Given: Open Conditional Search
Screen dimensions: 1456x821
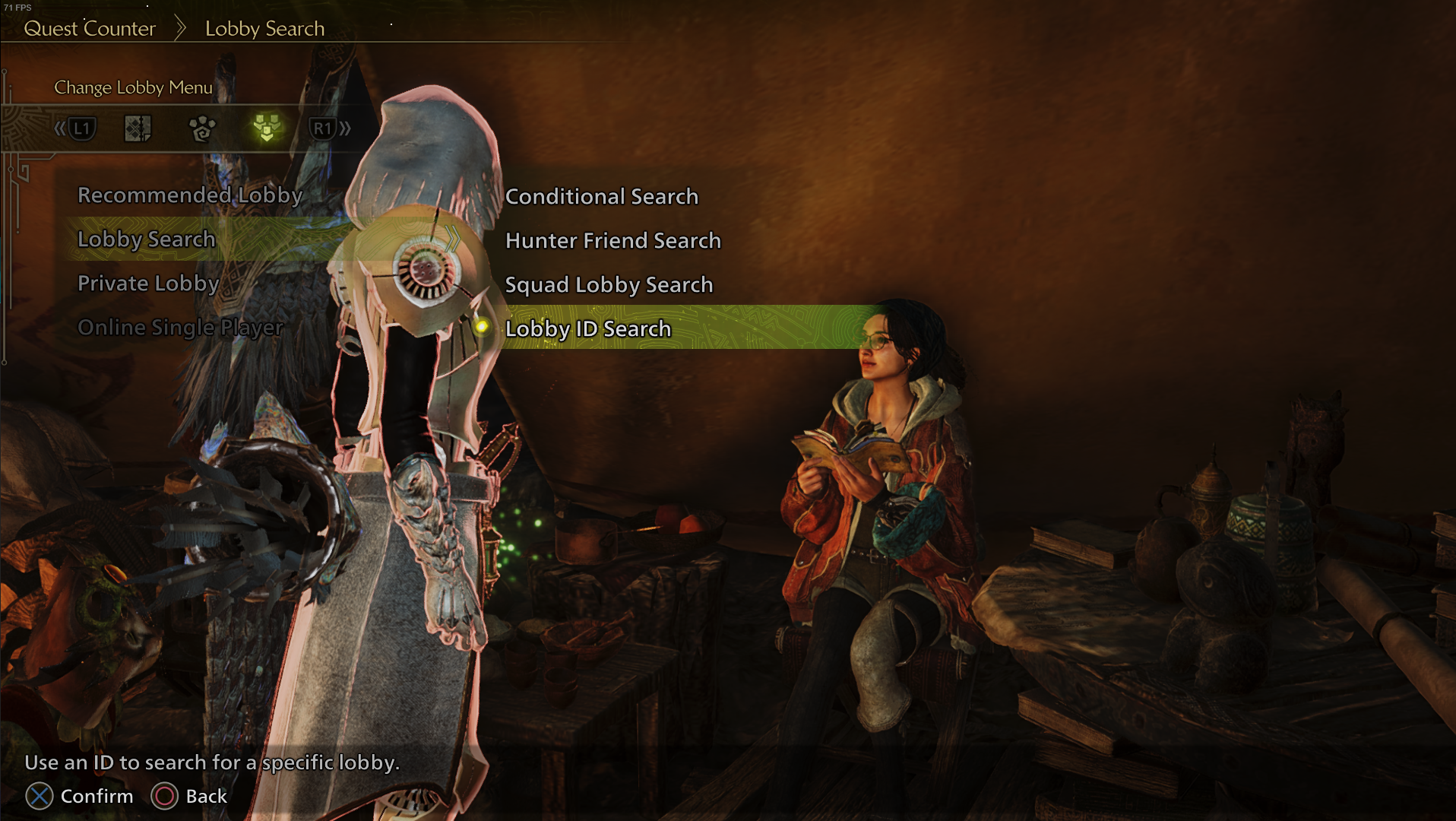Looking at the screenshot, I should coord(601,197).
